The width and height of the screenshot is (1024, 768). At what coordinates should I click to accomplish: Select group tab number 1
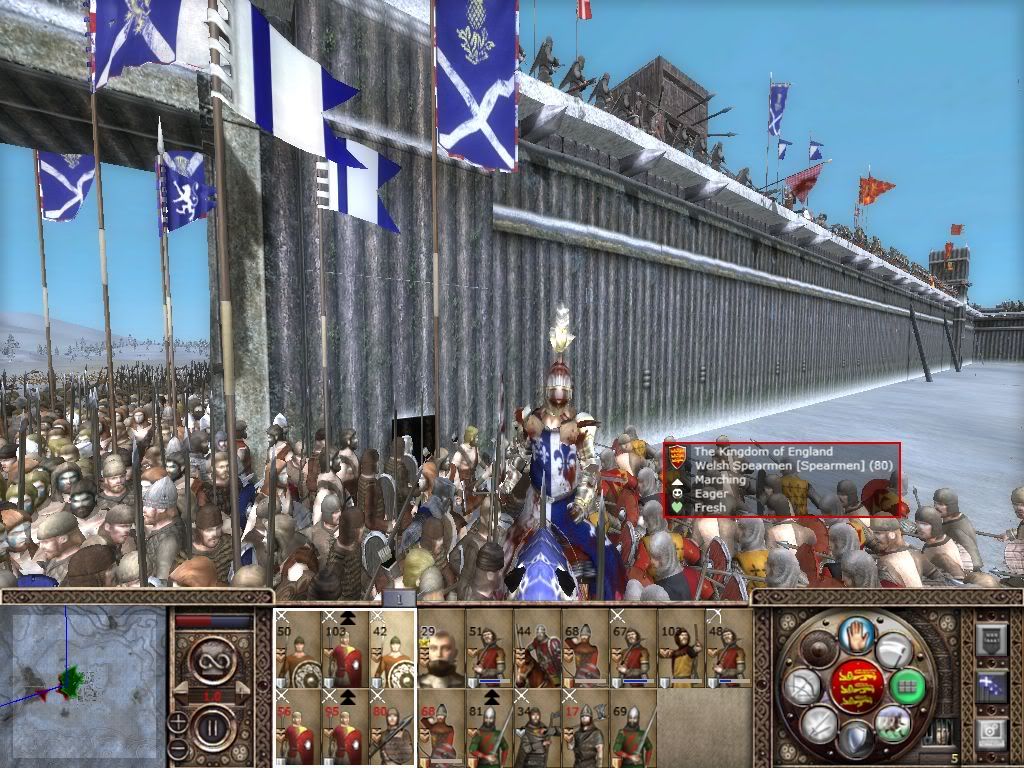(398, 598)
